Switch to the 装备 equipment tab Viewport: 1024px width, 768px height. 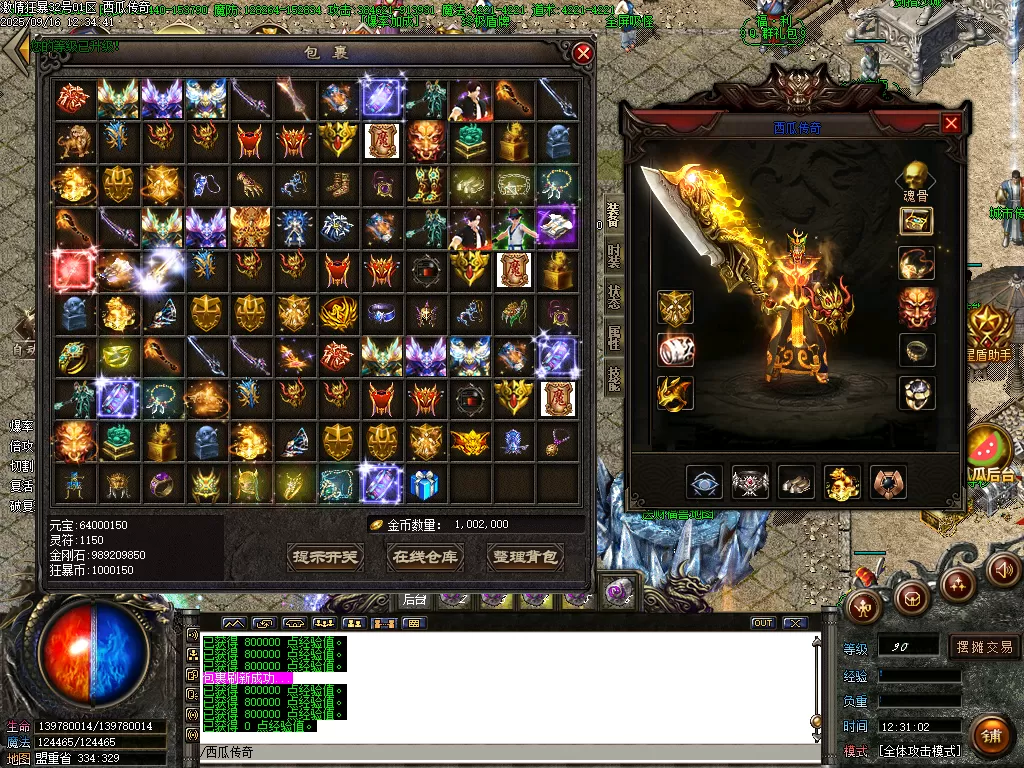point(612,216)
